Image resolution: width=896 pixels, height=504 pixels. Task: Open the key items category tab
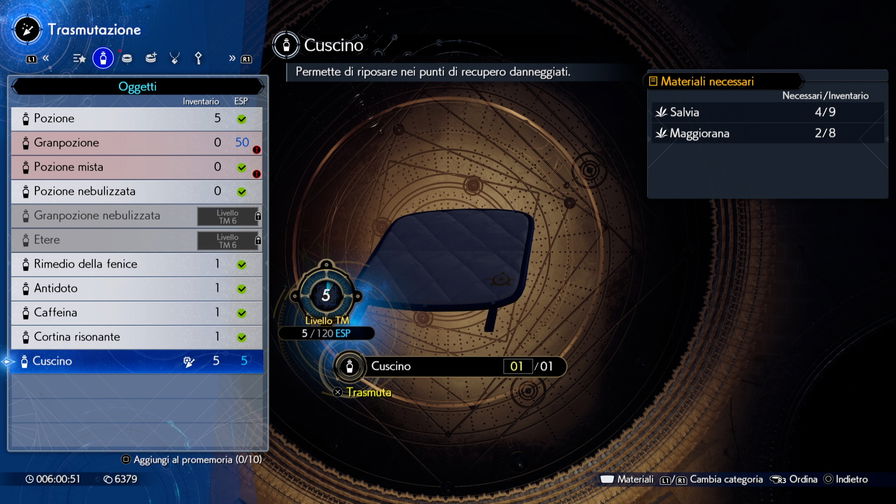[x=198, y=58]
